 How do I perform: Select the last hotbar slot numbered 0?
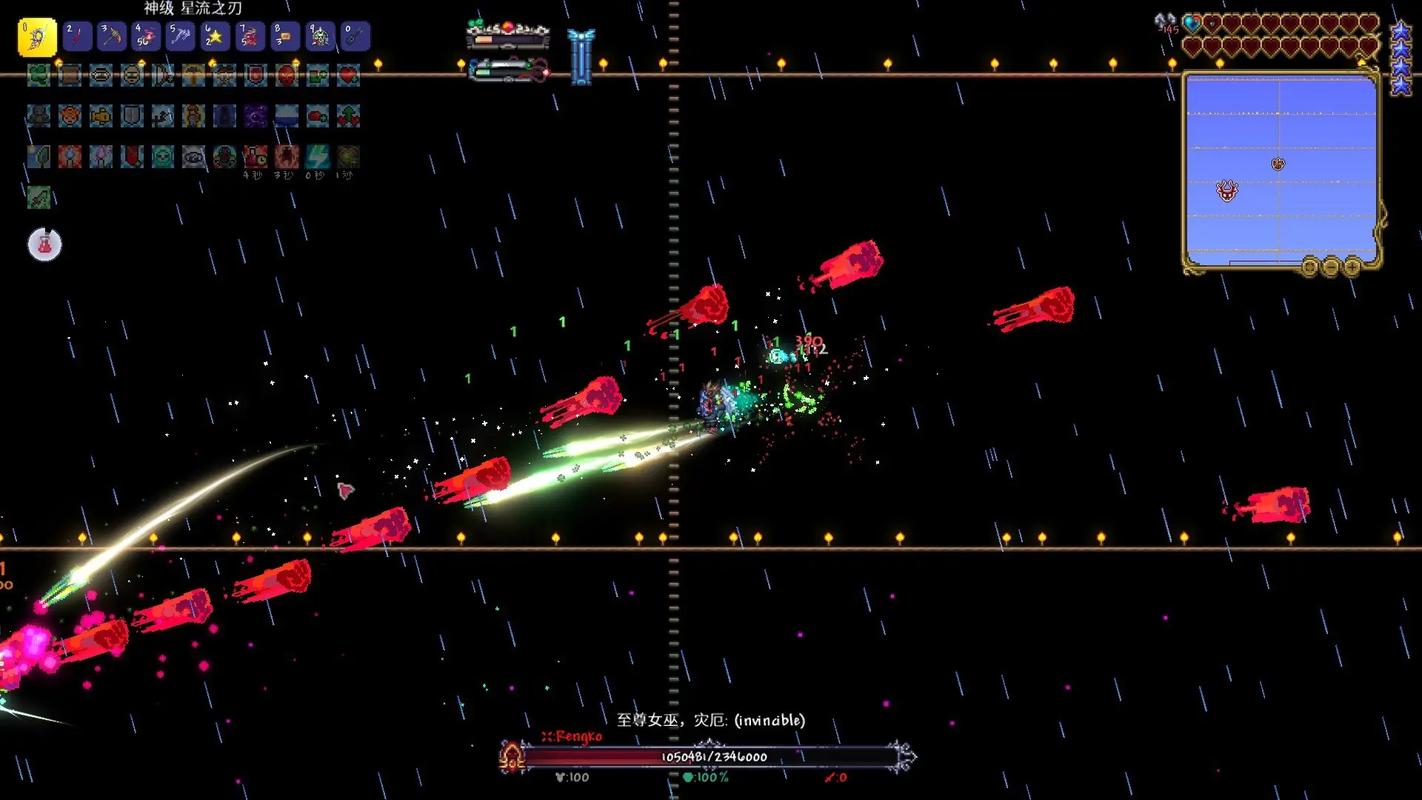[x=355, y=37]
